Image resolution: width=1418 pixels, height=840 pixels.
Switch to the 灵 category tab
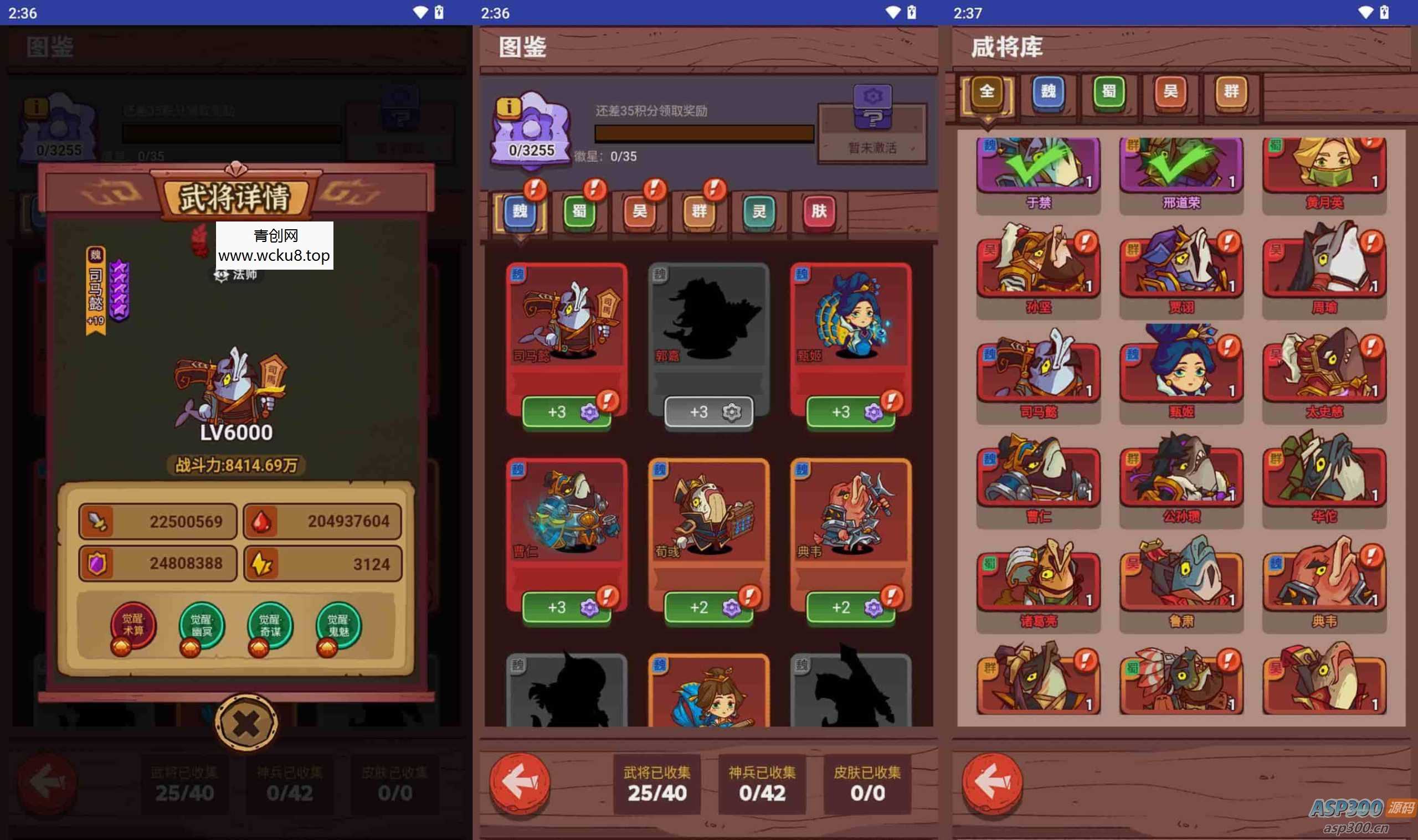click(x=758, y=212)
